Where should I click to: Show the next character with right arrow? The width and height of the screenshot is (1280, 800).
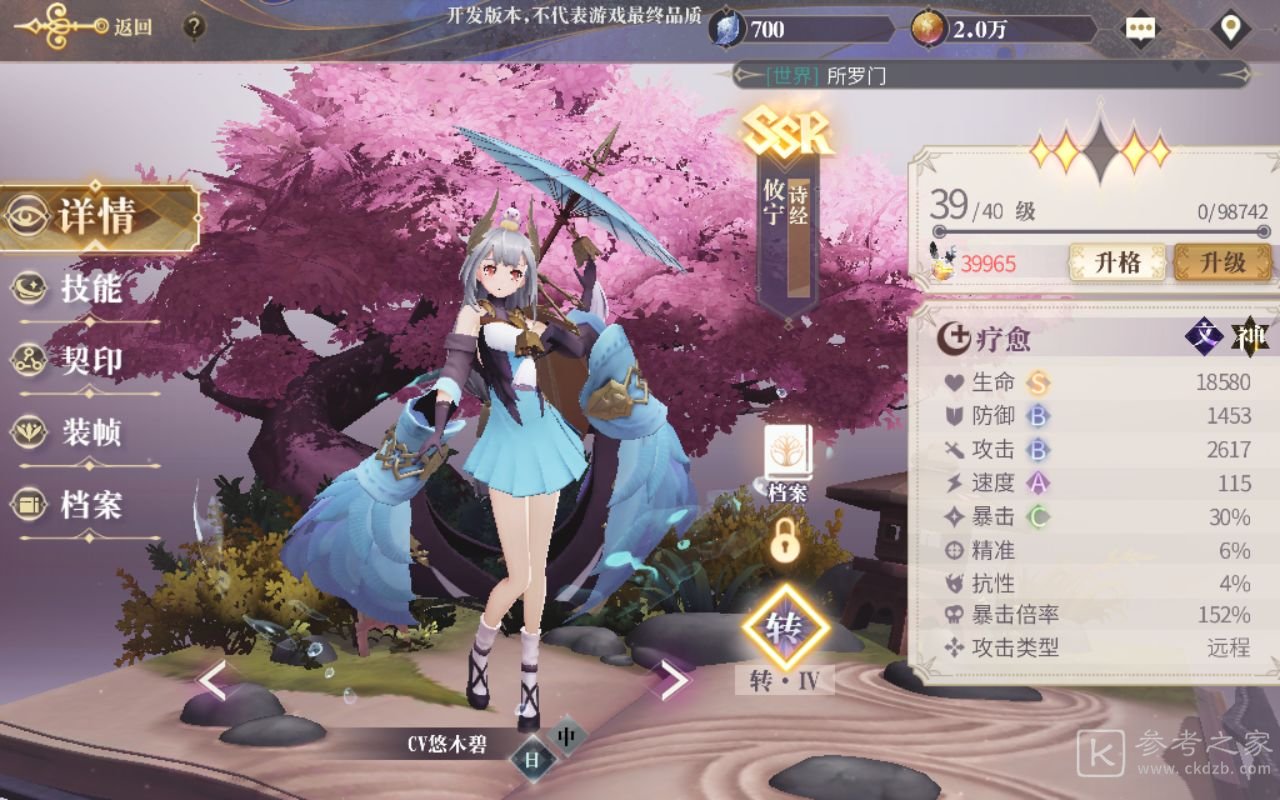click(672, 680)
